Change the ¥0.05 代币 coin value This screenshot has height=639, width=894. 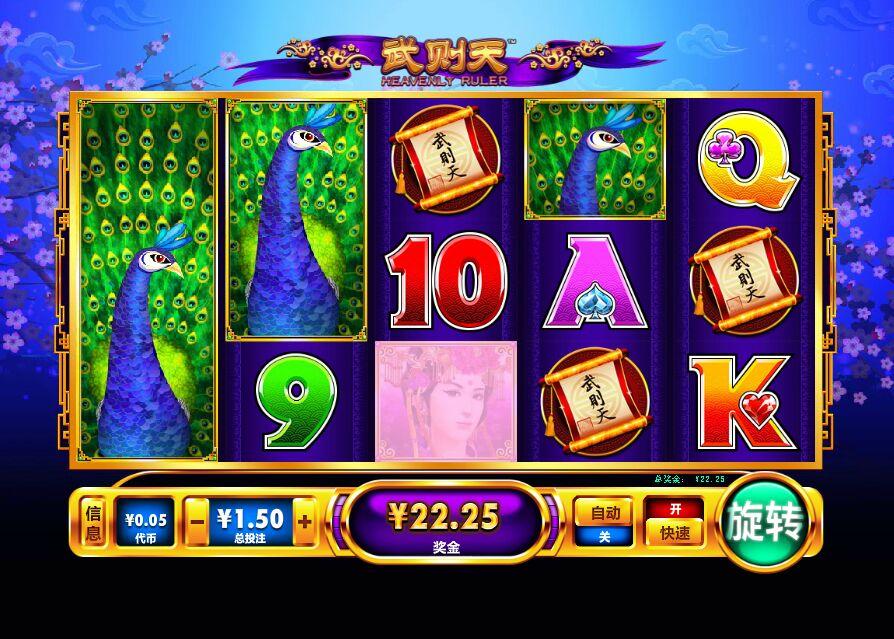click(x=145, y=523)
